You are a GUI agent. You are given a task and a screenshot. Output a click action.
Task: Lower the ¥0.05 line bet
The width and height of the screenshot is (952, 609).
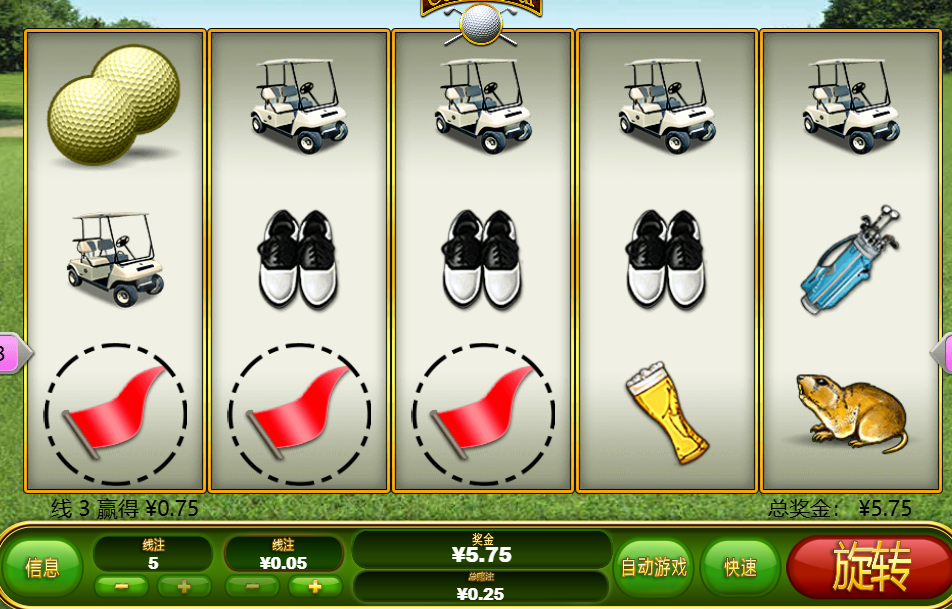tap(254, 586)
